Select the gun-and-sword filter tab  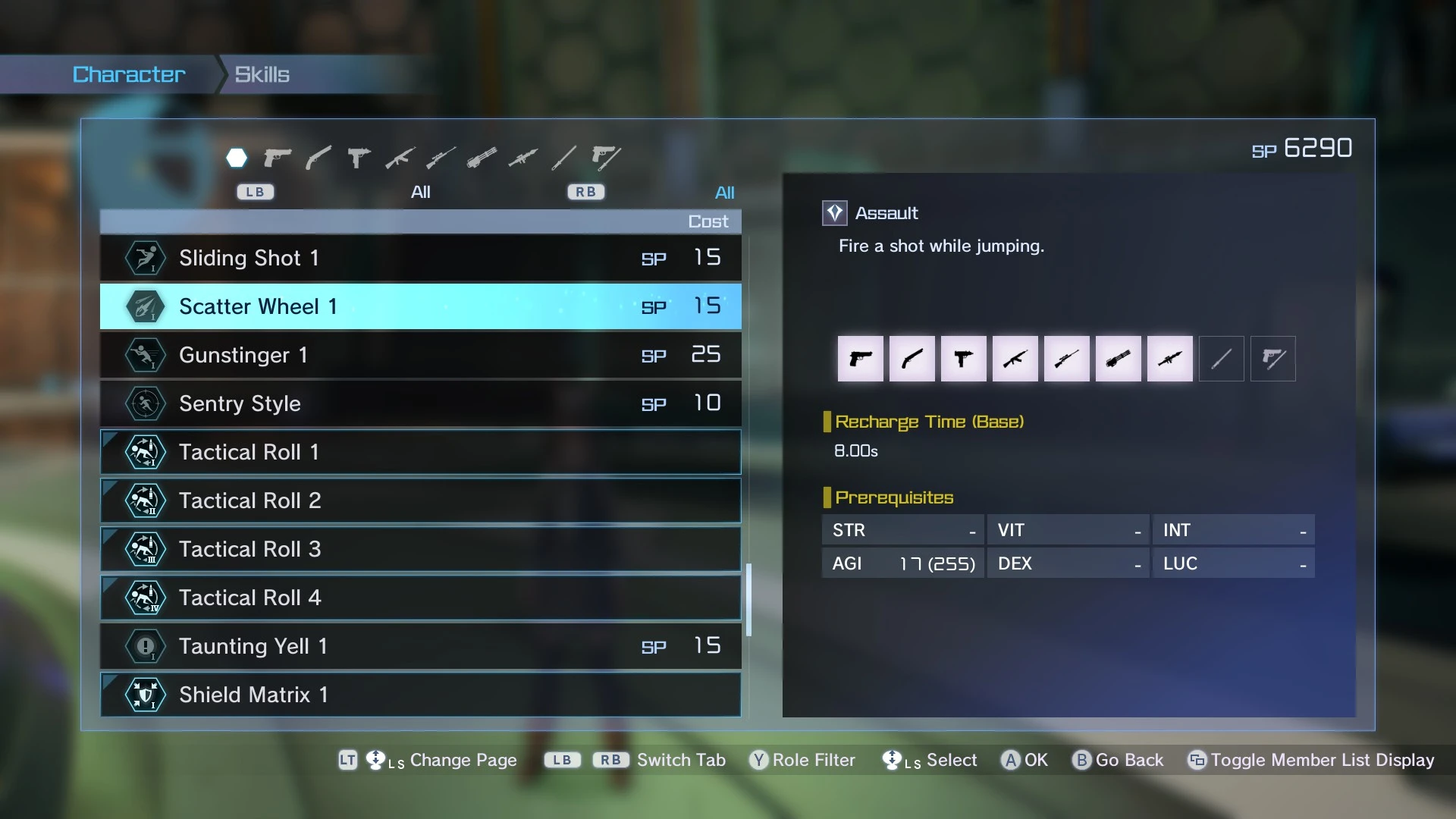[x=605, y=158]
